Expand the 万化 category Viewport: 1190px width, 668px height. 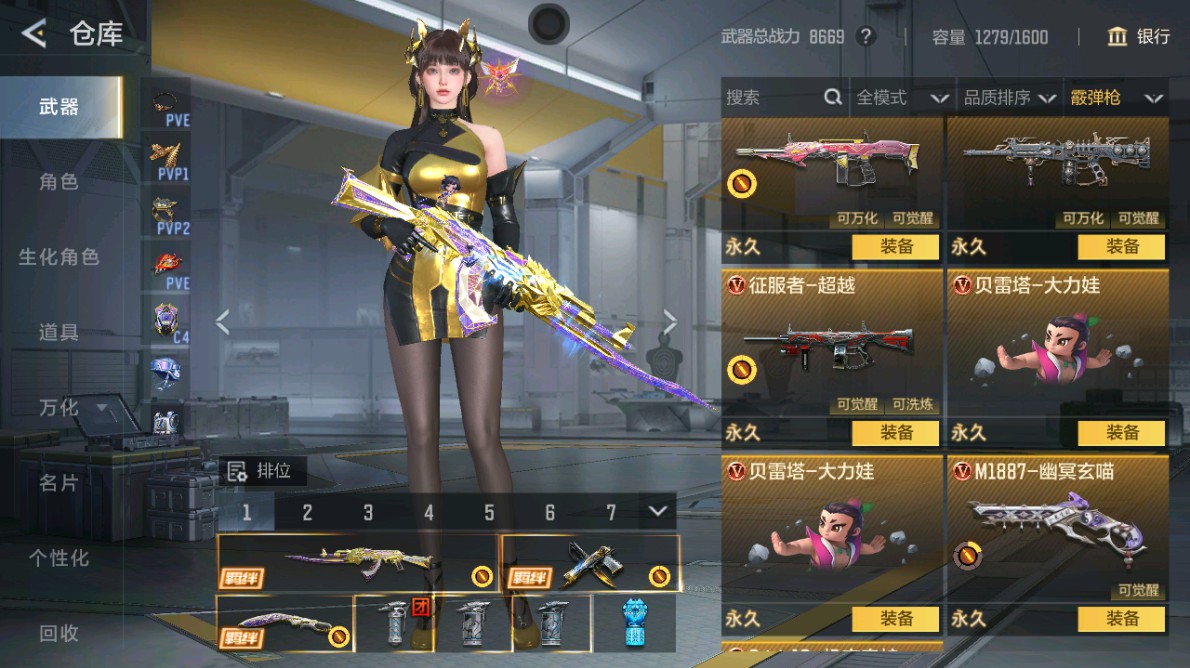70,408
